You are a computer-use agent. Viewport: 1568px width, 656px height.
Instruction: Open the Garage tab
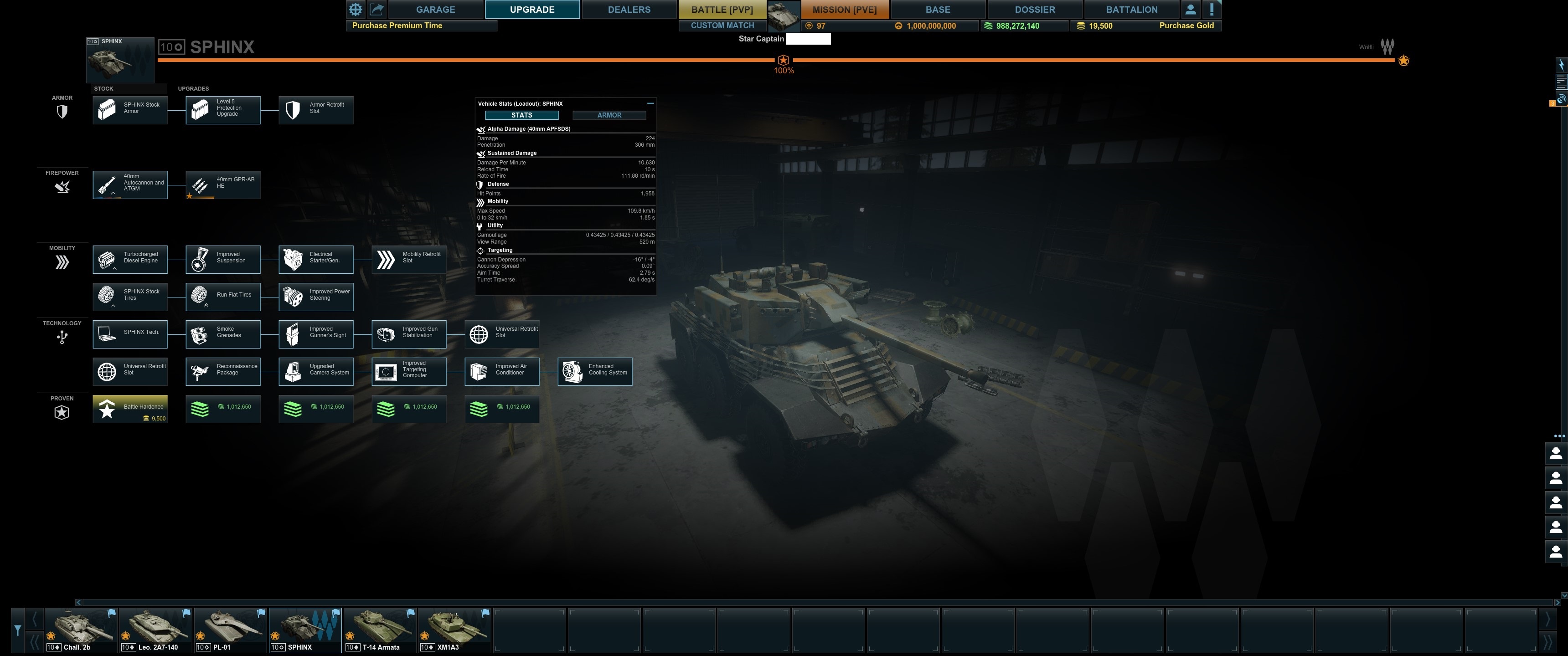coord(435,10)
